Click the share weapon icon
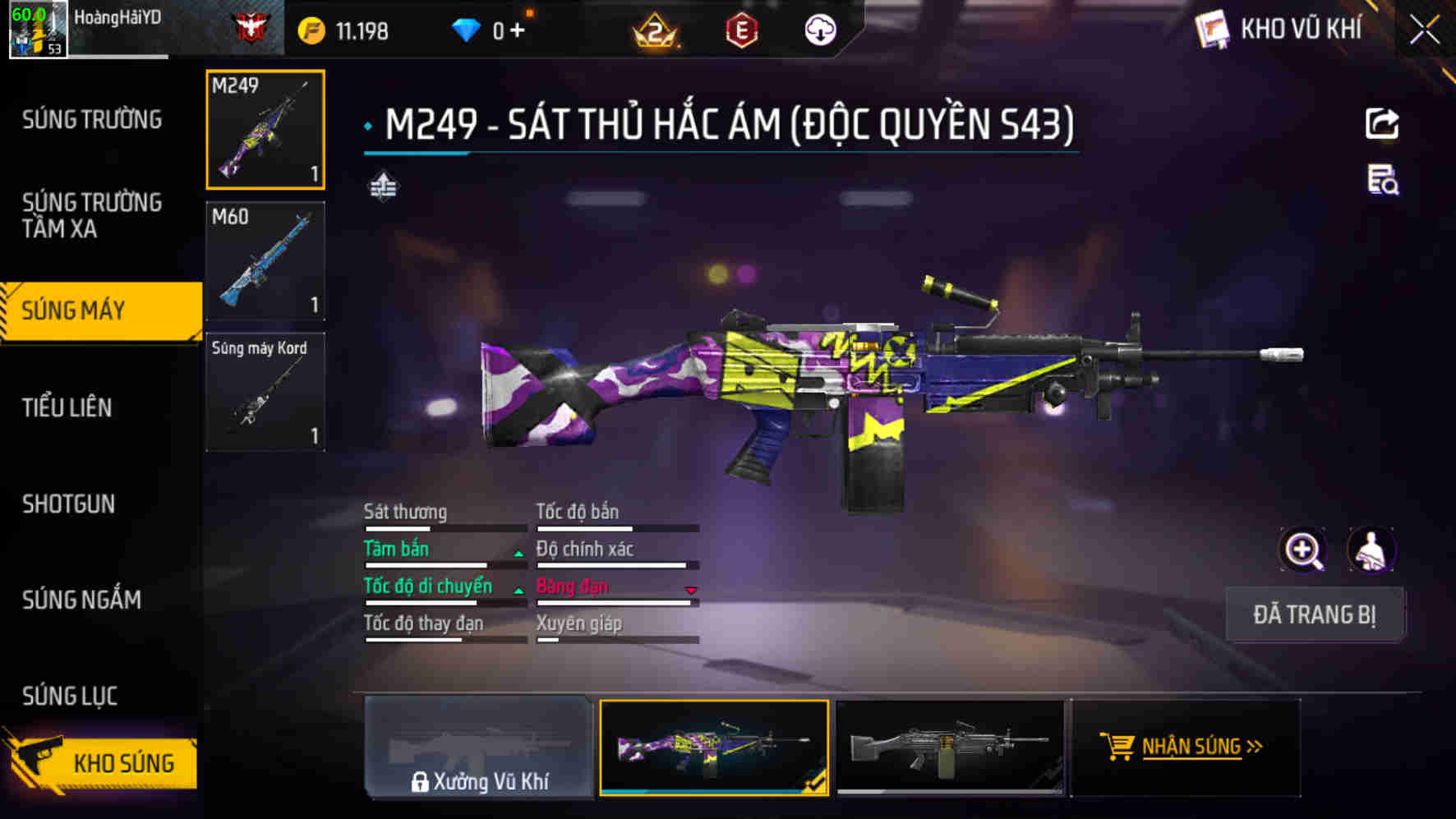 (1383, 122)
